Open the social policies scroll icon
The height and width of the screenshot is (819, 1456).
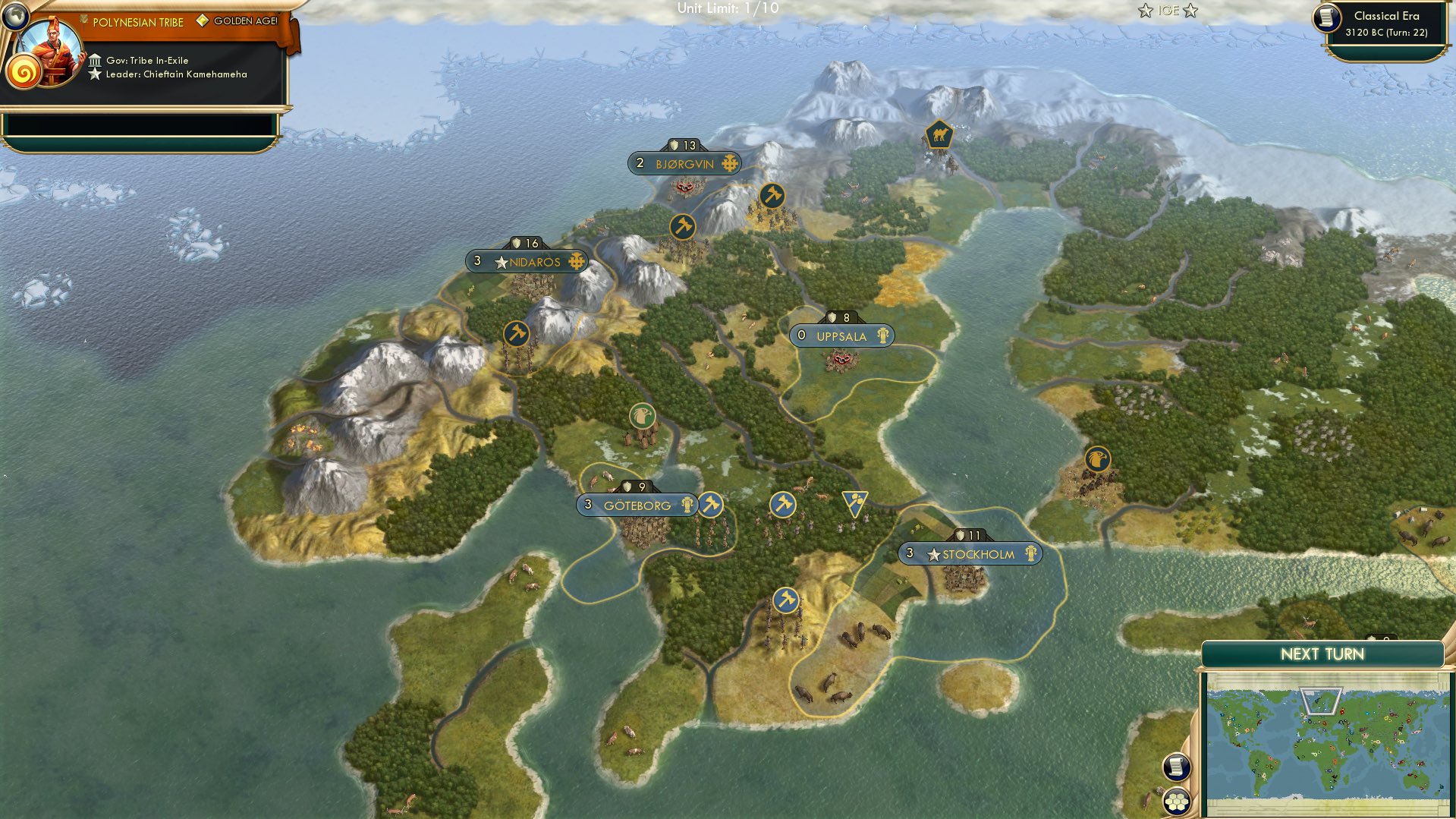1175,768
